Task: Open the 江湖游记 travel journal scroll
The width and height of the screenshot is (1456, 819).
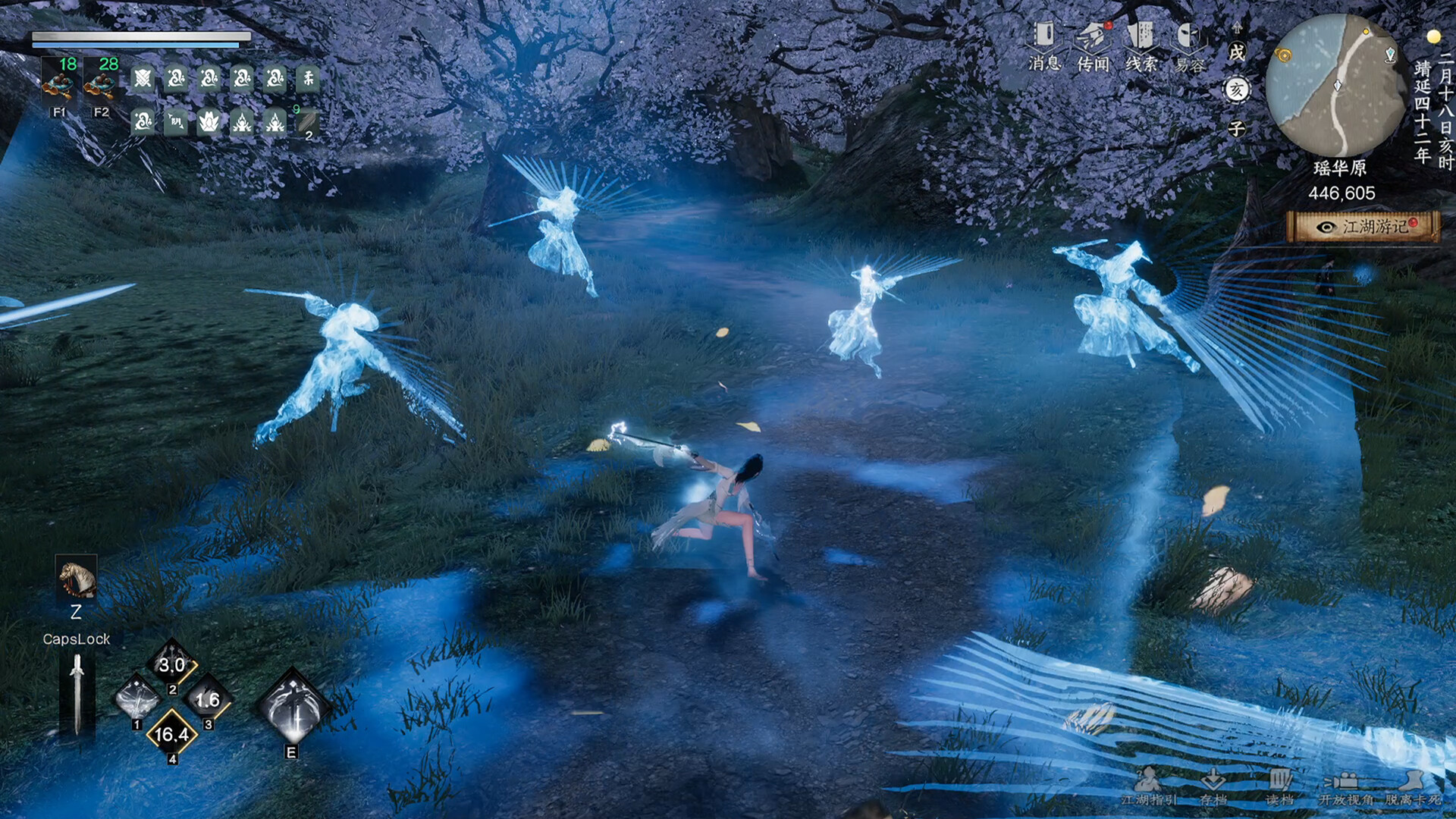Action: pyautogui.click(x=1363, y=227)
